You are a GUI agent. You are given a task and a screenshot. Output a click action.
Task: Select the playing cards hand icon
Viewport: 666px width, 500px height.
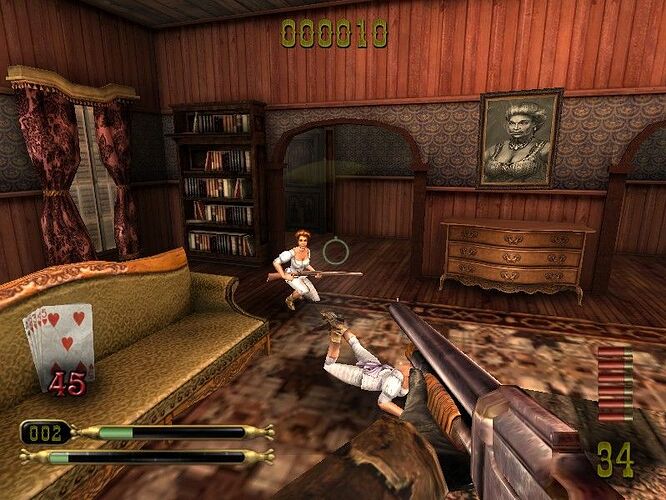[59, 342]
